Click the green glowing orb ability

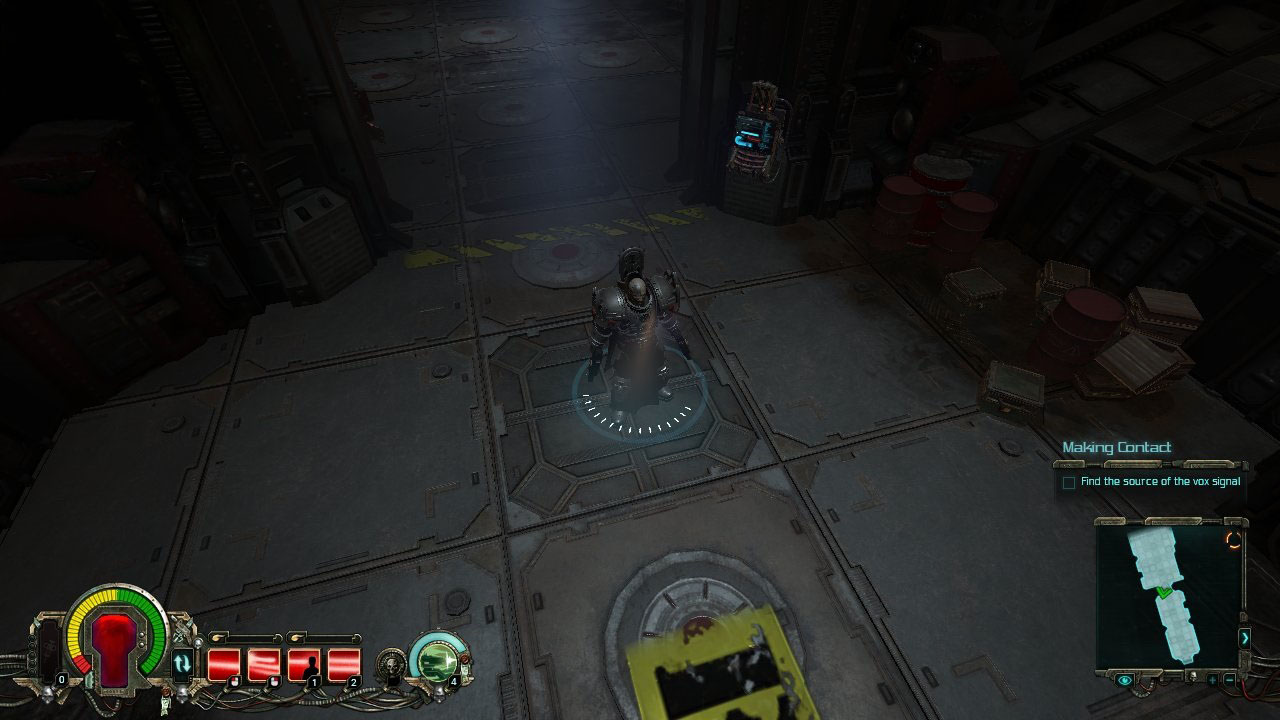pos(438,660)
